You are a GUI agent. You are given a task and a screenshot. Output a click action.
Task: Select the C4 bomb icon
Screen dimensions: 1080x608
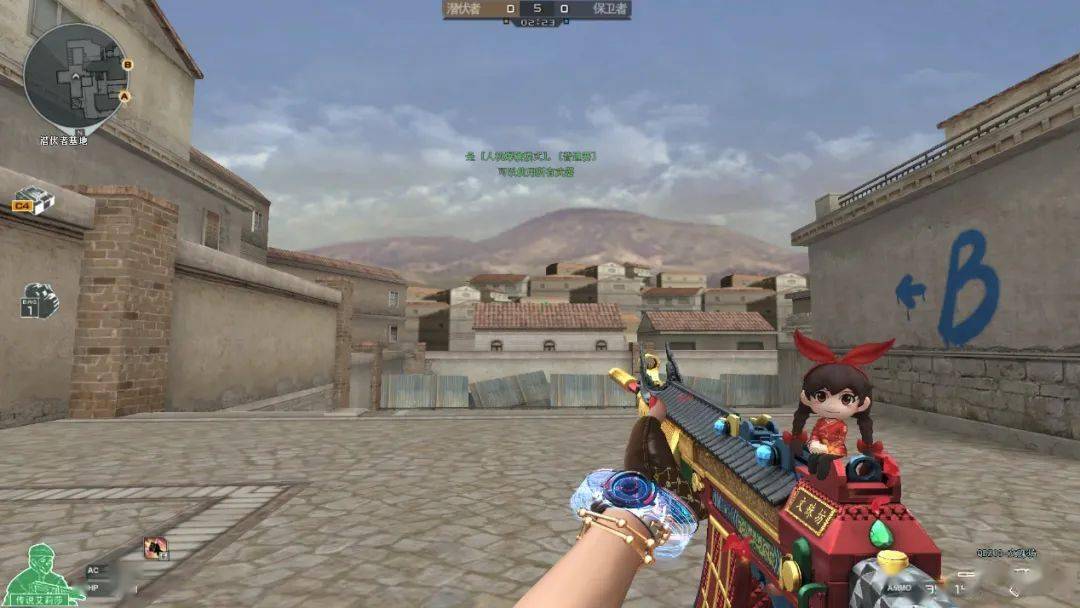pyautogui.click(x=35, y=201)
